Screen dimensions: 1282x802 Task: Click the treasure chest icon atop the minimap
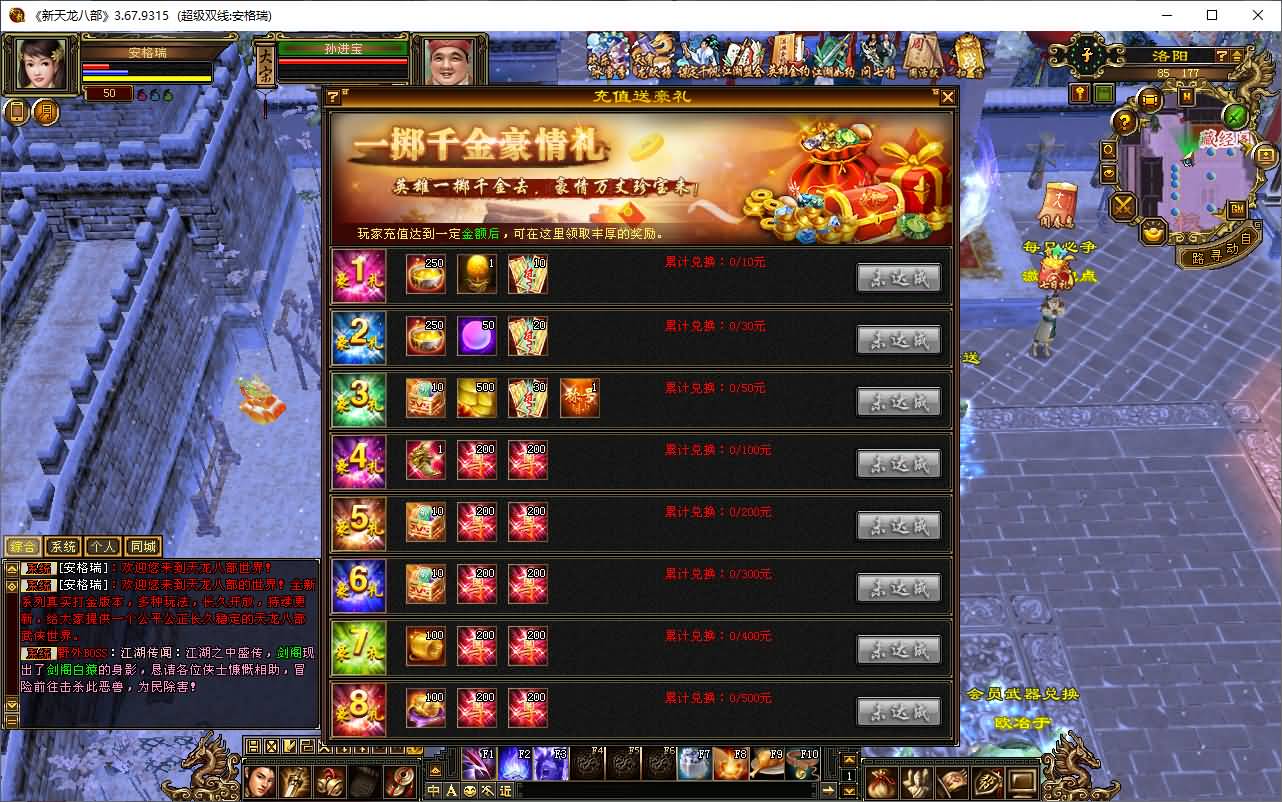pos(1149,99)
